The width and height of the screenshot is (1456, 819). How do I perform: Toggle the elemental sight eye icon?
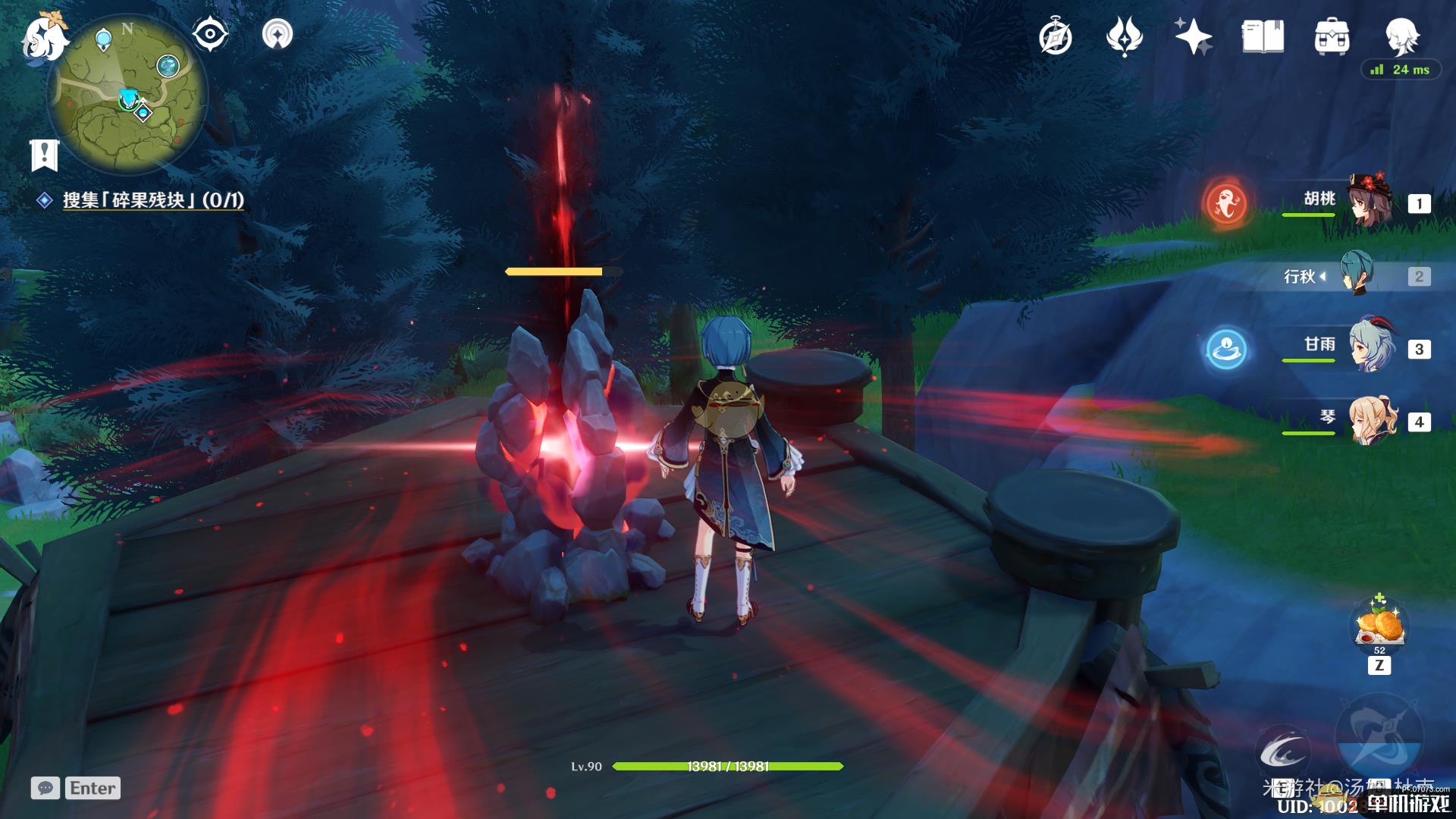click(x=210, y=34)
